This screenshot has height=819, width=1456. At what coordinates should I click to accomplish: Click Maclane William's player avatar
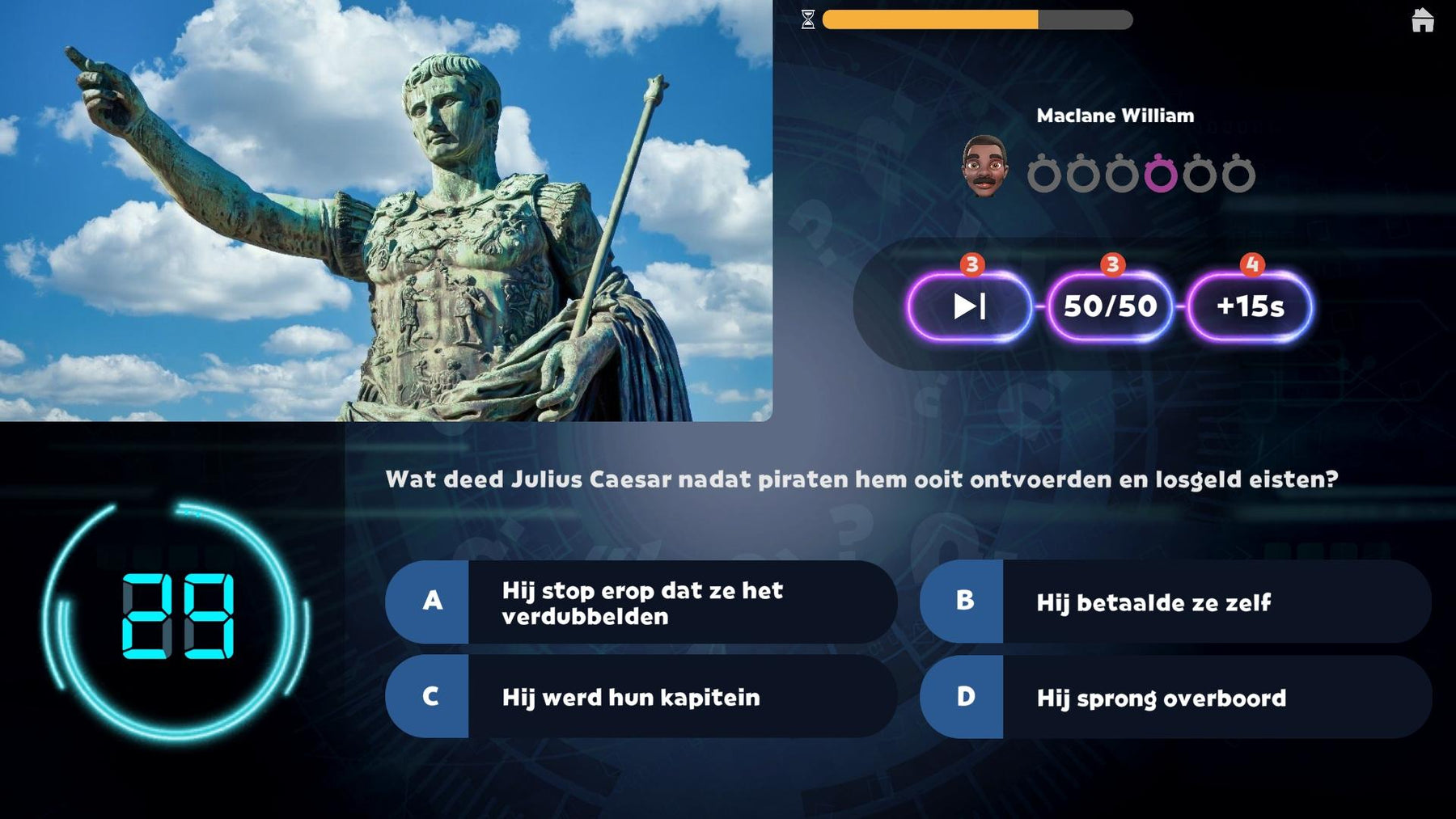coord(984,166)
